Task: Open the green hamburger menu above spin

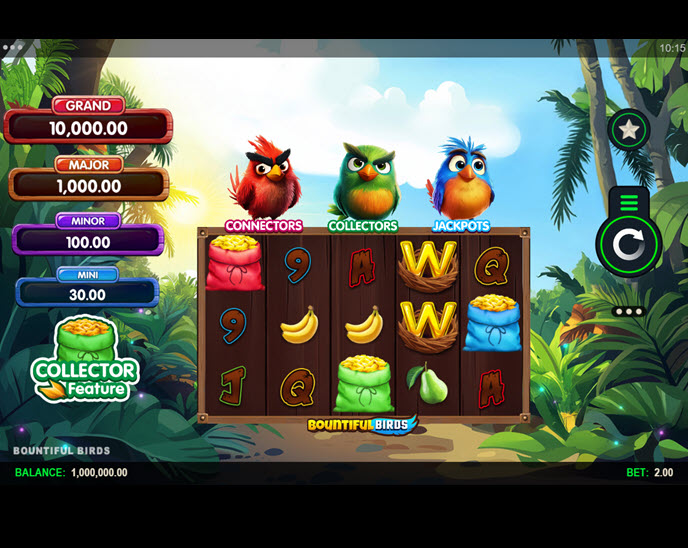Action: point(628,203)
